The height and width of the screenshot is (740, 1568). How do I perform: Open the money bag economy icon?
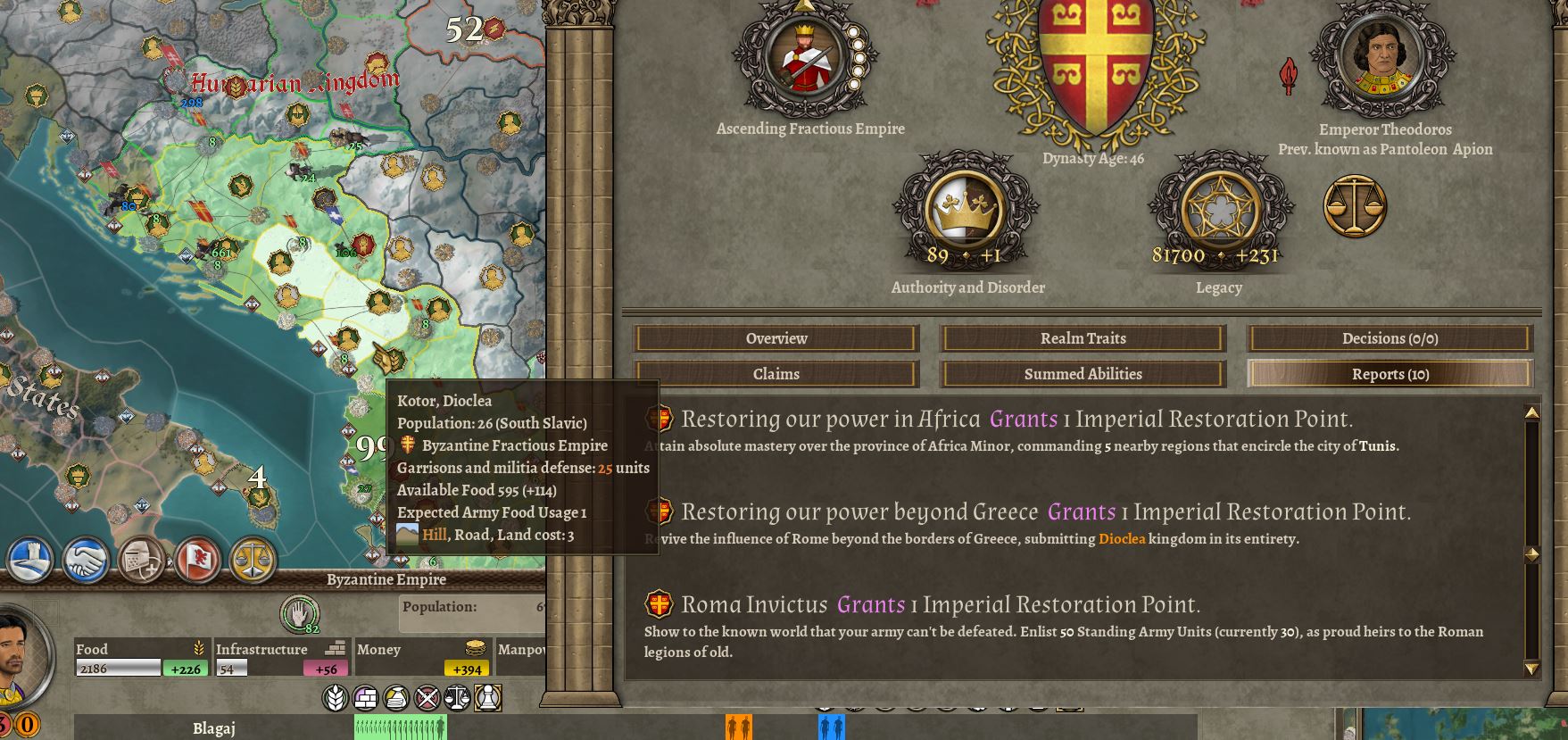pyautogui.click(x=395, y=700)
